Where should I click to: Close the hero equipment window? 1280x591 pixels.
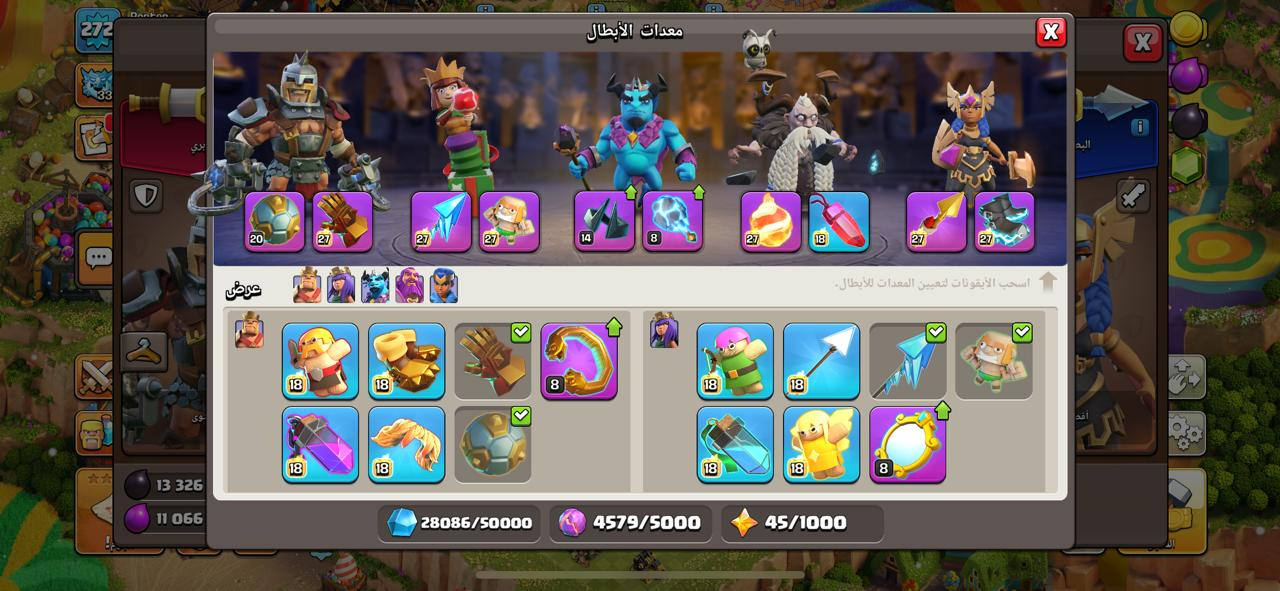1050,32
